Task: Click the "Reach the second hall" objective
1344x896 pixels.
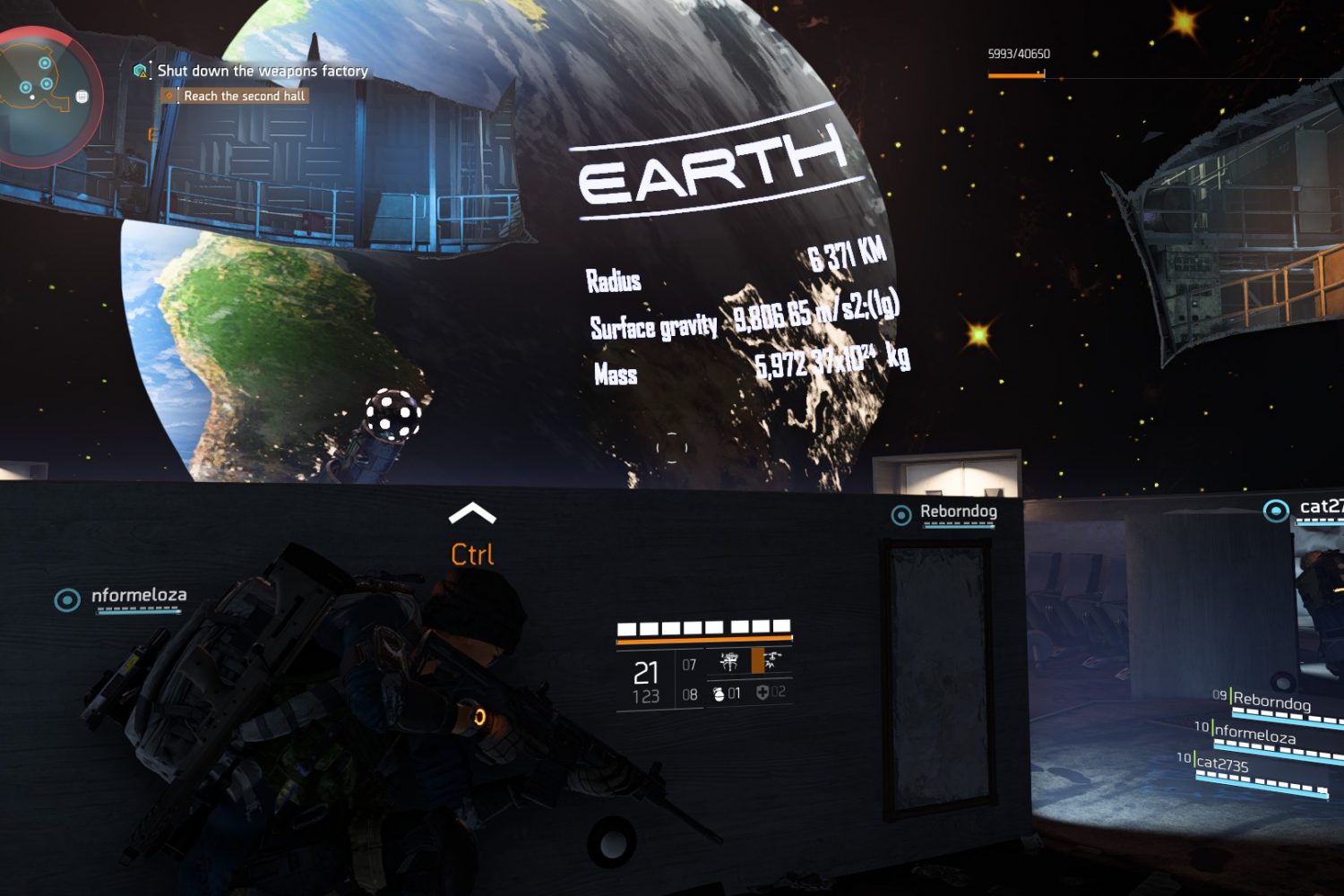Action: (244, 96)
